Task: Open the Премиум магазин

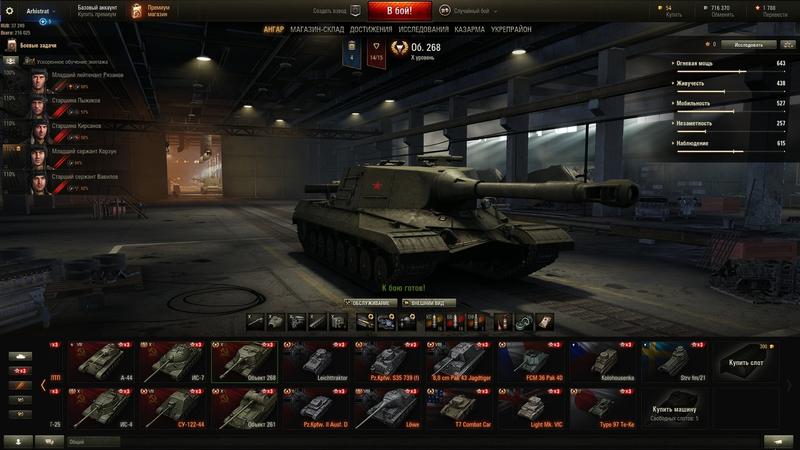Action: (x=150, y=10)
